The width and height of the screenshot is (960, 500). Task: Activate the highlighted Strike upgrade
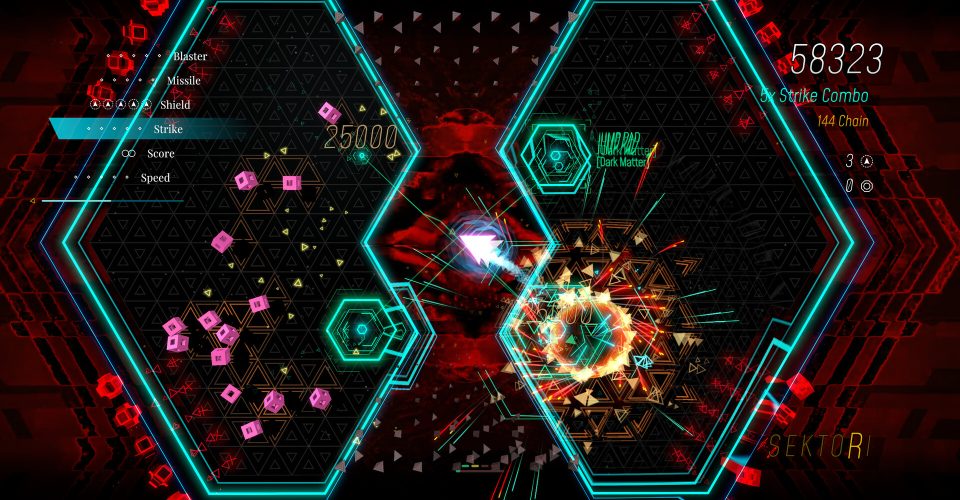pyautogui.click(x=168, y=129)
